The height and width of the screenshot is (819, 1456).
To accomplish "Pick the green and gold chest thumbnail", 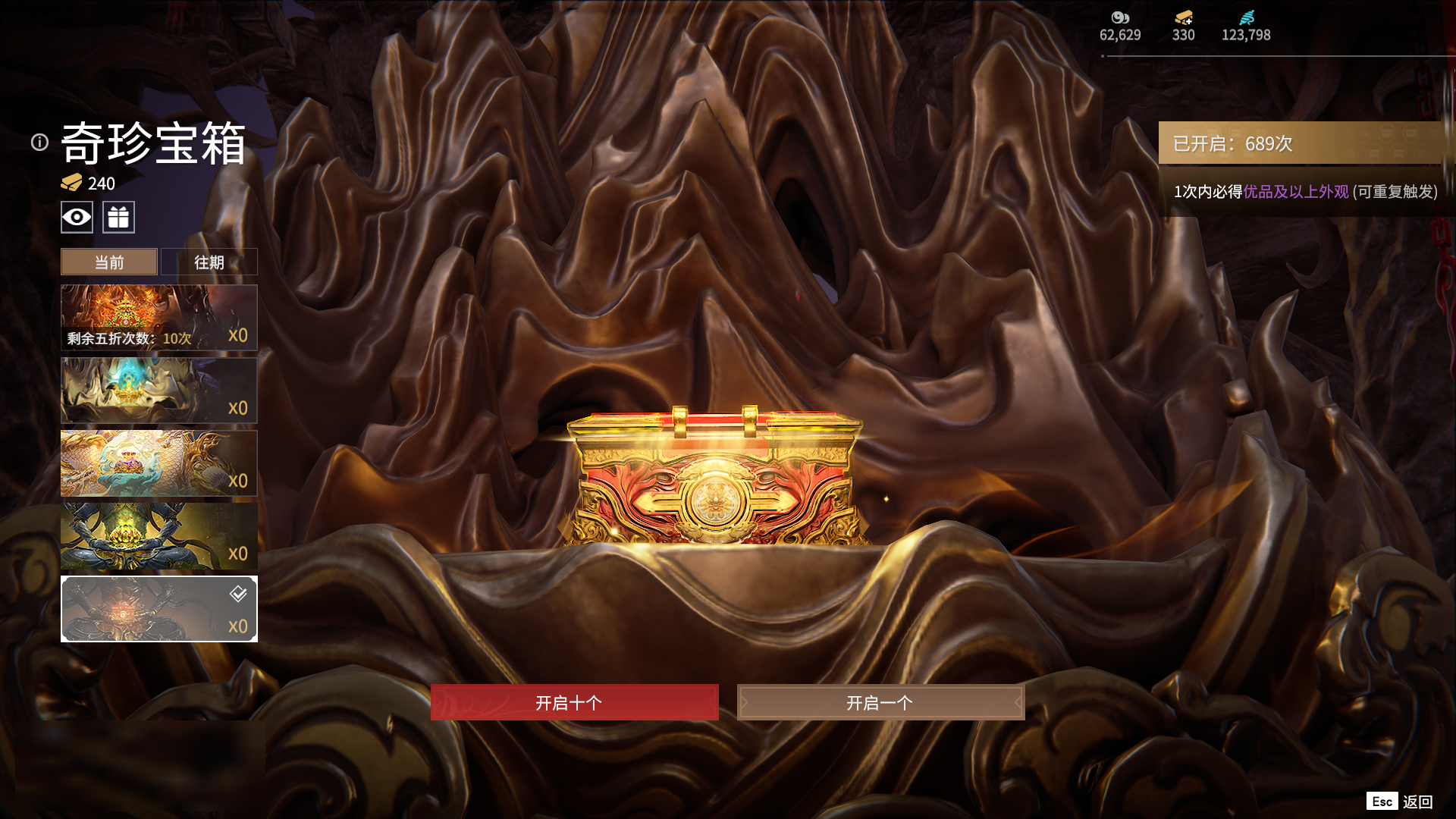I will (x=158, y=536).
